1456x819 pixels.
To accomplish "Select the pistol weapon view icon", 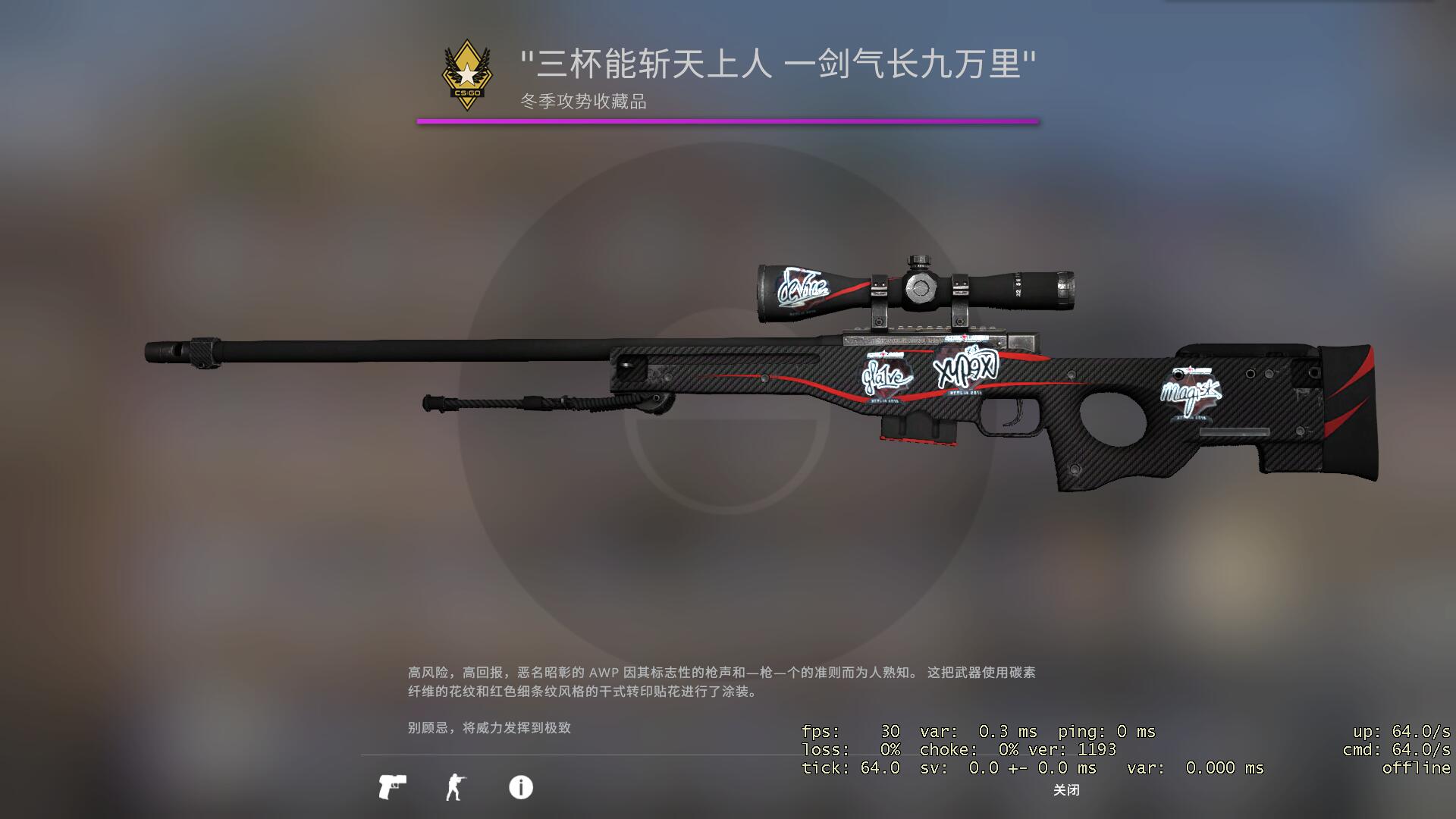I will (392, 787).
